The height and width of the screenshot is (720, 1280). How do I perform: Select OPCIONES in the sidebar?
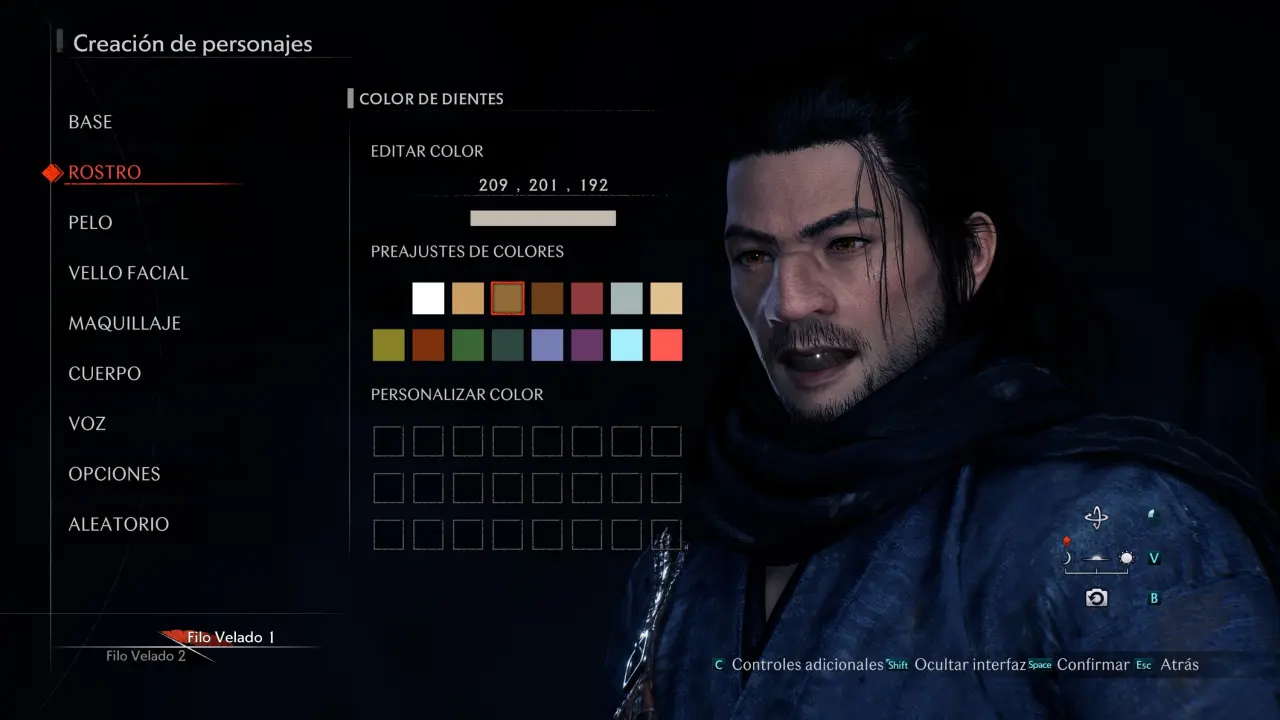(x=114, y=474)
